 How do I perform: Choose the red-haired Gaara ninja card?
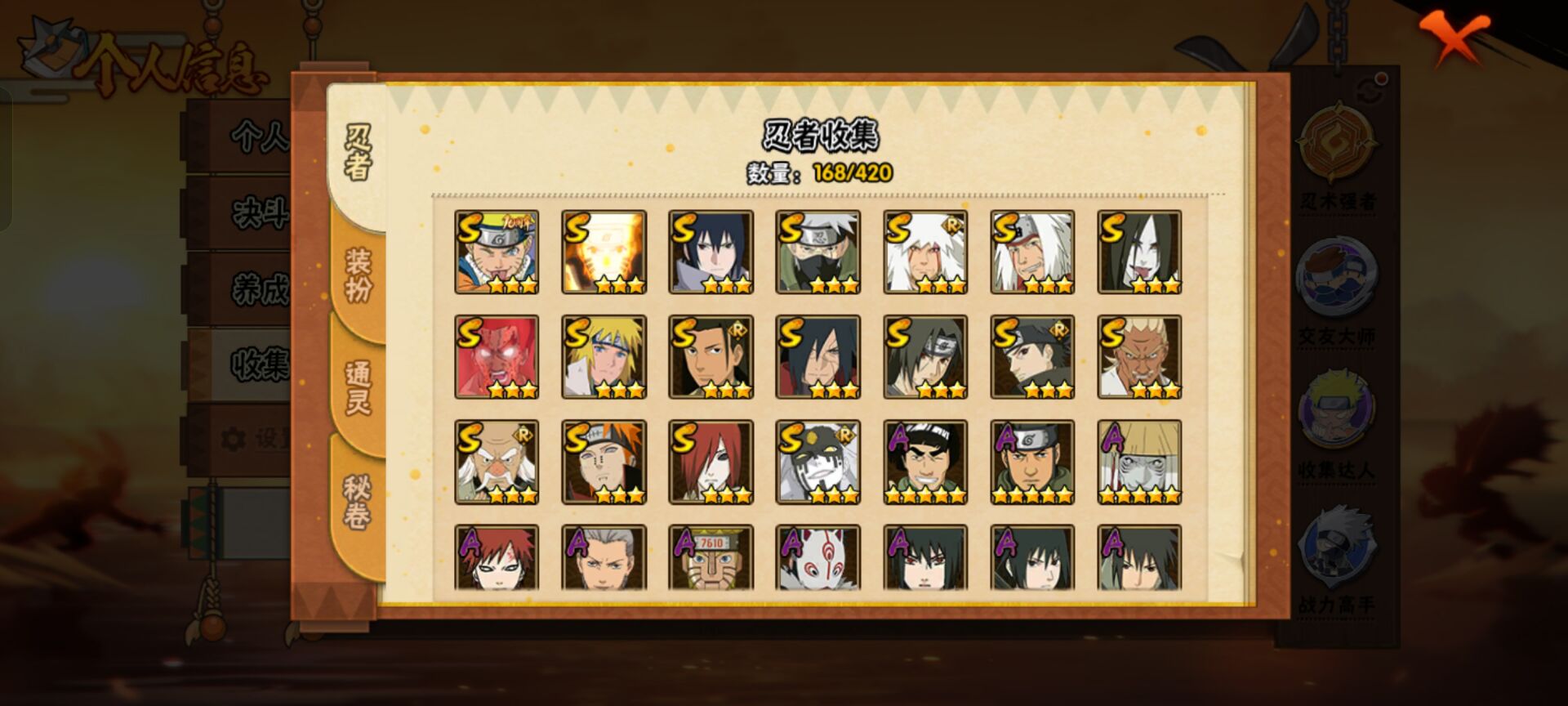point(497,557)
